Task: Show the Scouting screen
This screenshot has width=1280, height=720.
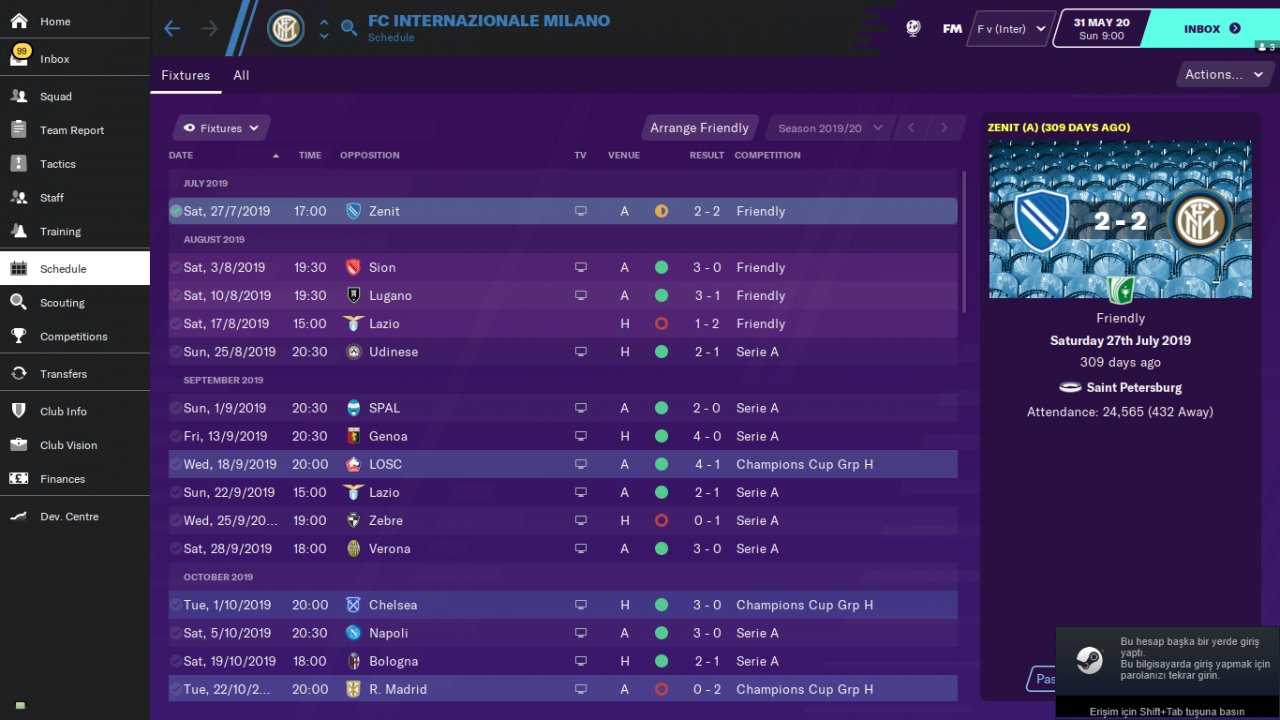Action: point(62,303)
